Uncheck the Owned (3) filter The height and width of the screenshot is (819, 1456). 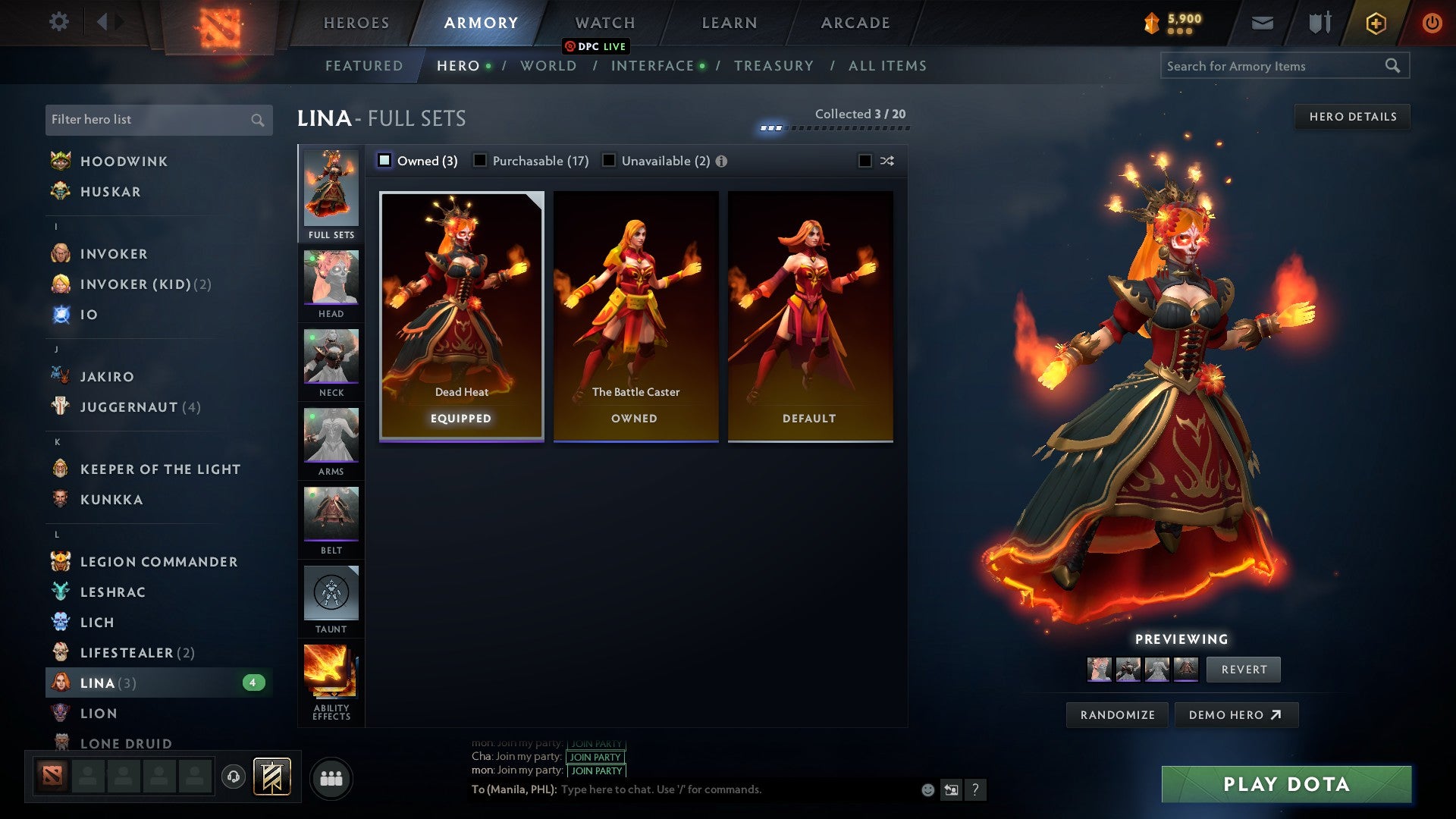384,160
